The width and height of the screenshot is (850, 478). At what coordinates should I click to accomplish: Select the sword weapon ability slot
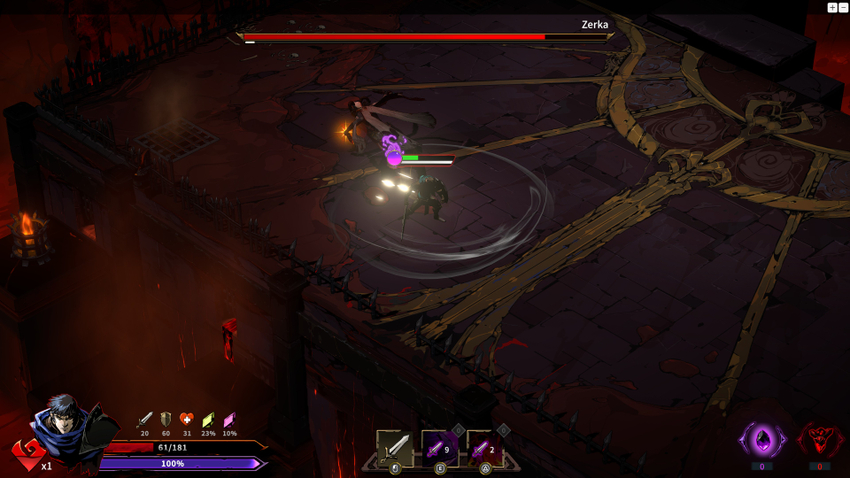(x=395, y=447)
